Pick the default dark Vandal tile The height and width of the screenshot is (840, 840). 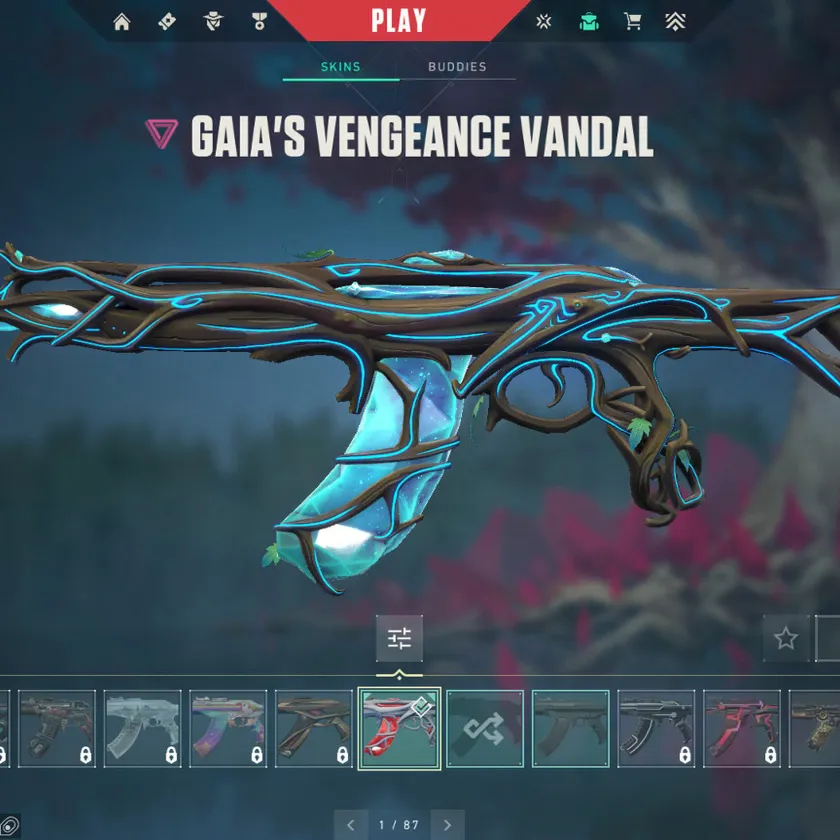(570, 728)
